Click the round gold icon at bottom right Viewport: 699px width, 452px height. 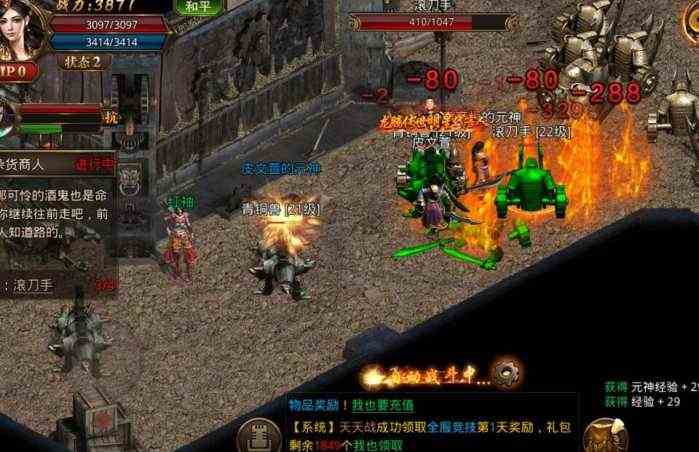606,435
